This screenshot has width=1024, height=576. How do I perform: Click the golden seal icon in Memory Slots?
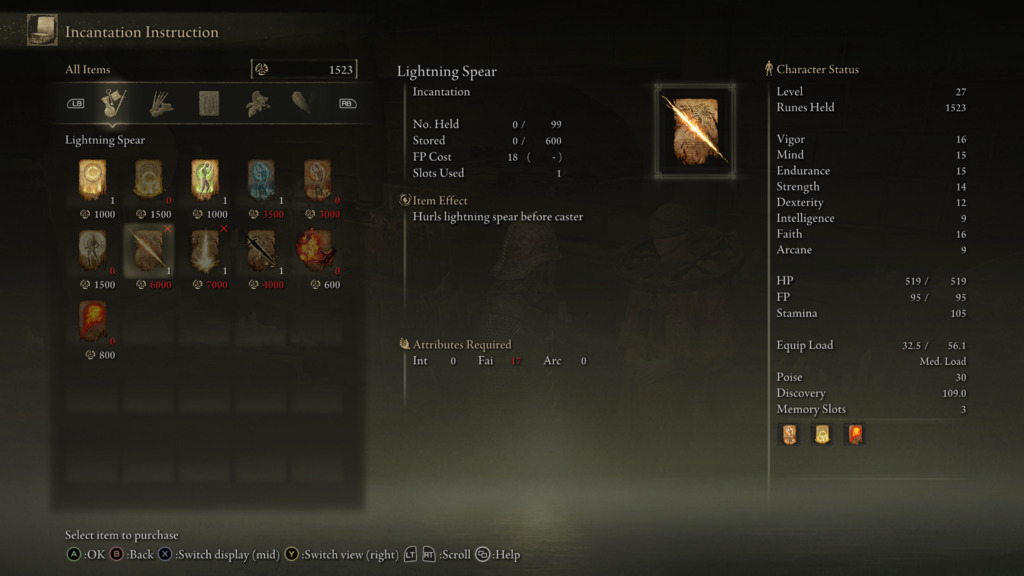tap(822, 434)
